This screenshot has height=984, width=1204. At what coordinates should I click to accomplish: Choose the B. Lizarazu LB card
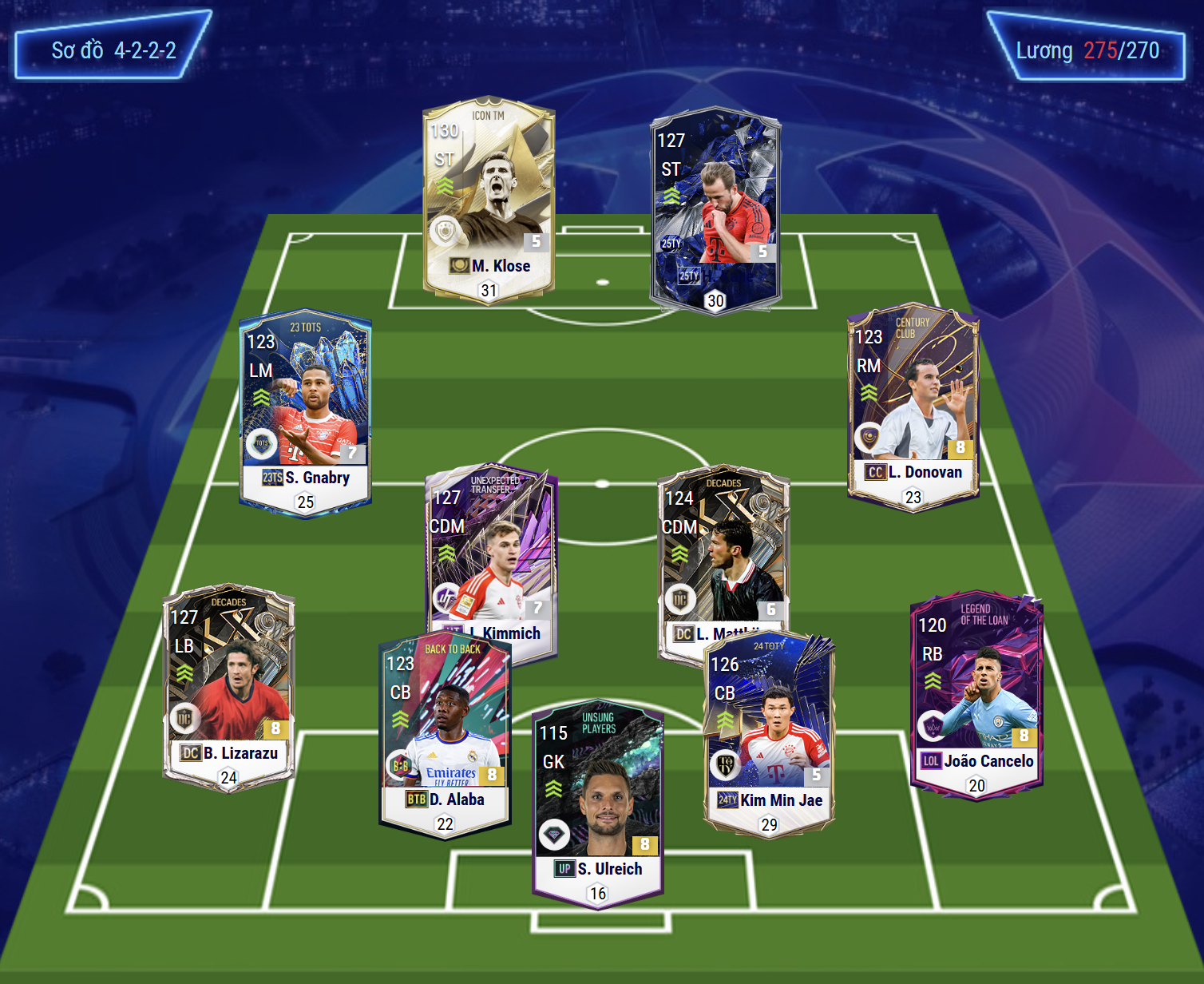point(229,687)
